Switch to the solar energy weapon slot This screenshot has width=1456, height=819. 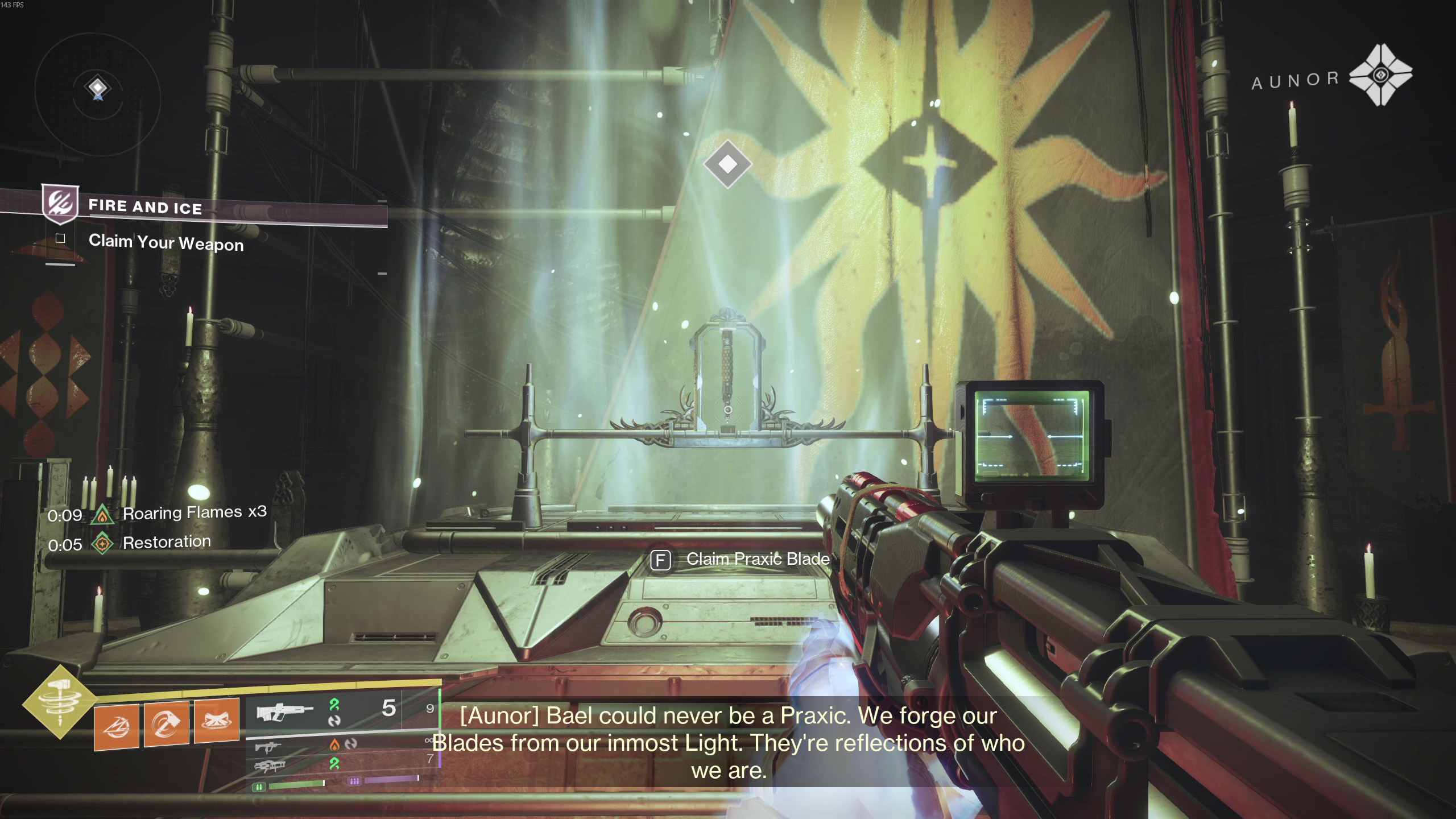268,746
